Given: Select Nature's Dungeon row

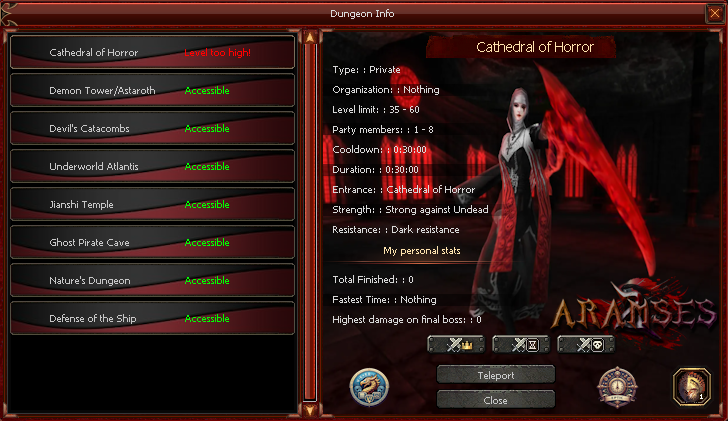Looking at the screenshot, I should (152, 281).
